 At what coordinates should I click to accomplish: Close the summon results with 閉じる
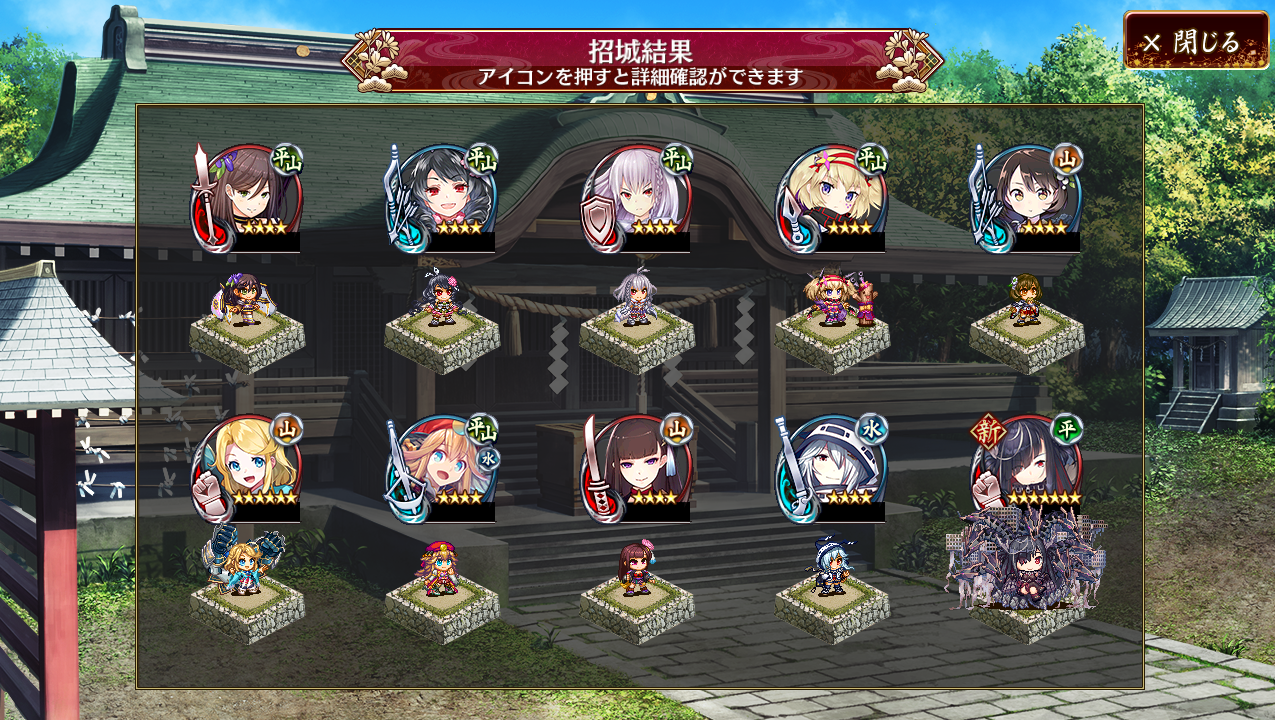pyautogui.click(x=1196, y=41)
